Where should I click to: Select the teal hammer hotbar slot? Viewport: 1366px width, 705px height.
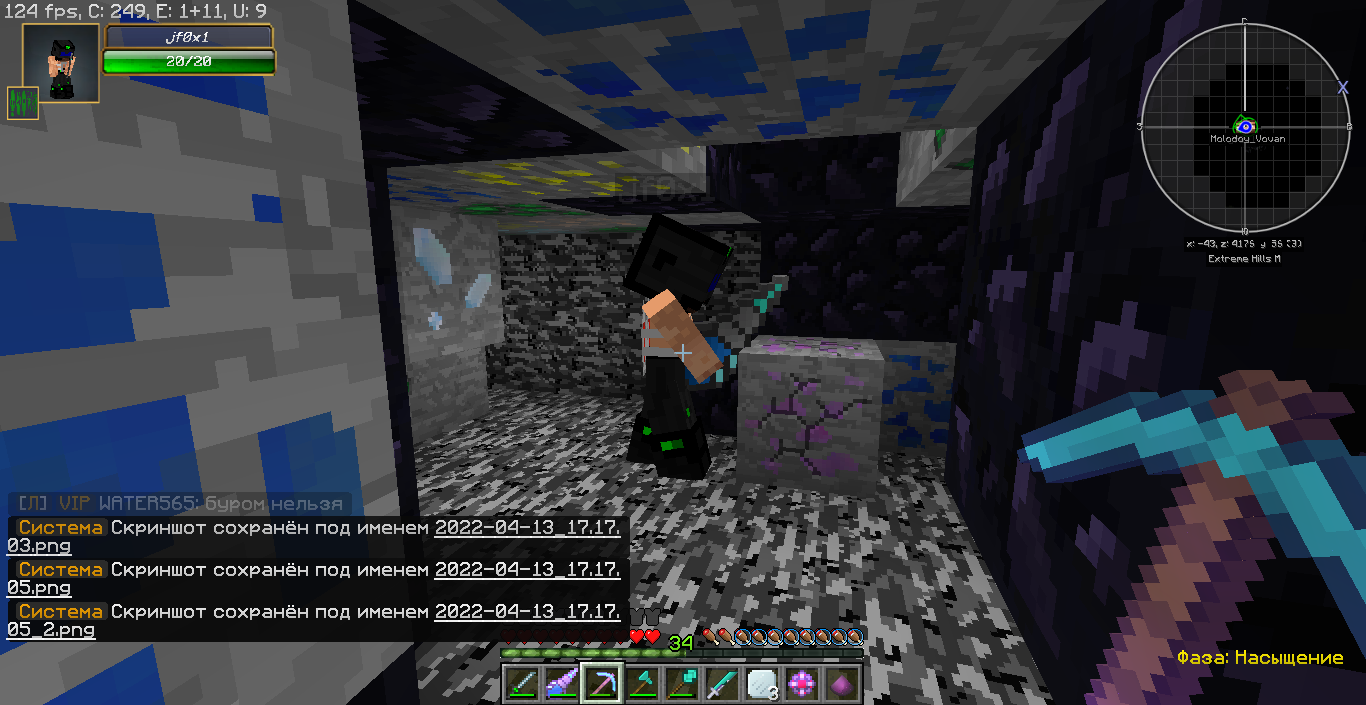682,683
